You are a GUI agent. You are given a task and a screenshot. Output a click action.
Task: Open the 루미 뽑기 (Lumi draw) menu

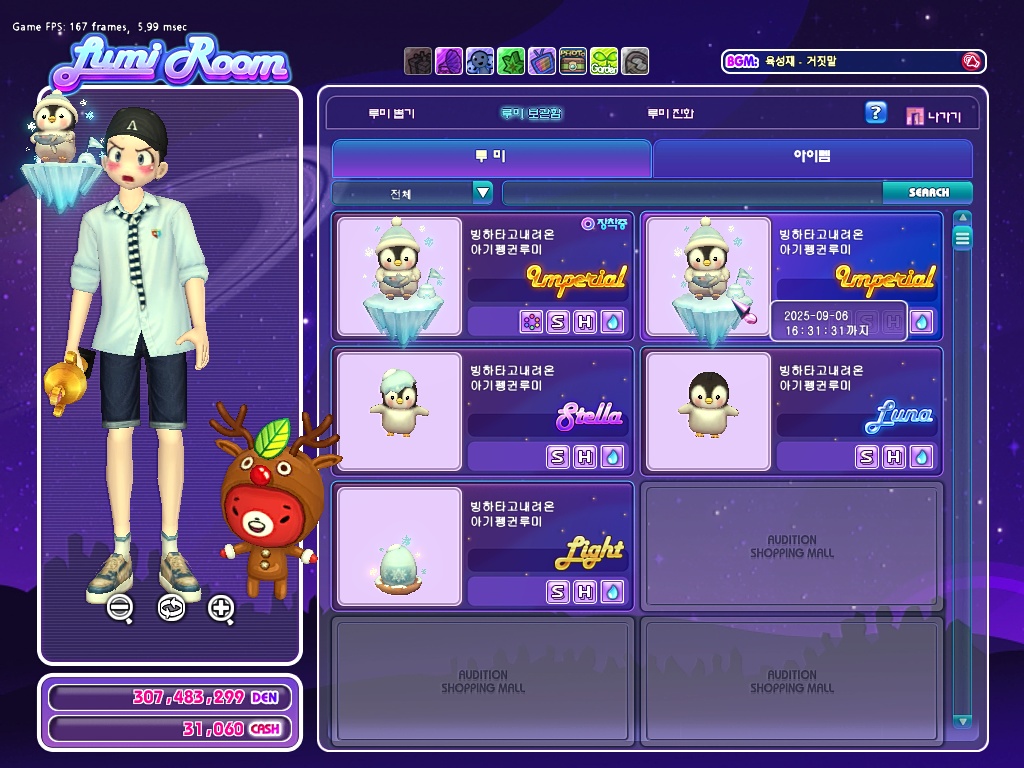[x=390, y=114]
